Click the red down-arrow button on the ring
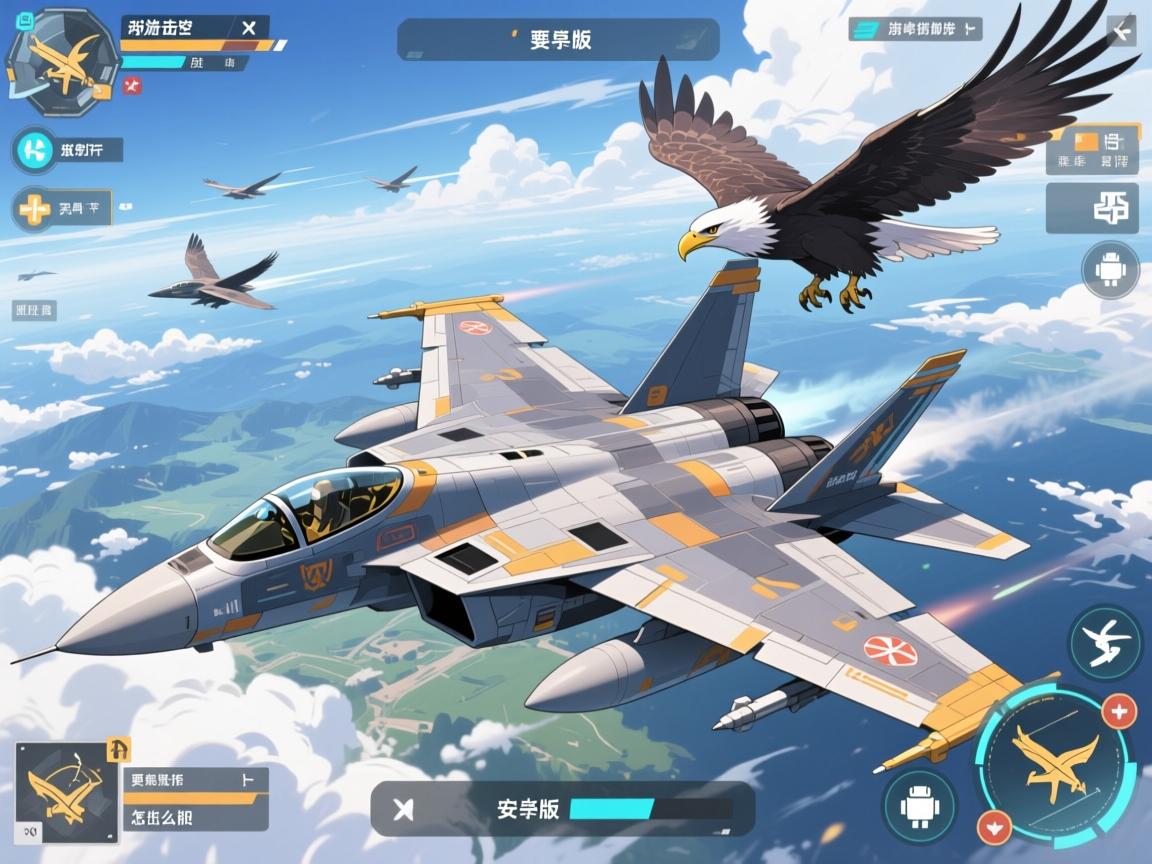Viewport: 1152px width, 864px height. pos(993,827)
